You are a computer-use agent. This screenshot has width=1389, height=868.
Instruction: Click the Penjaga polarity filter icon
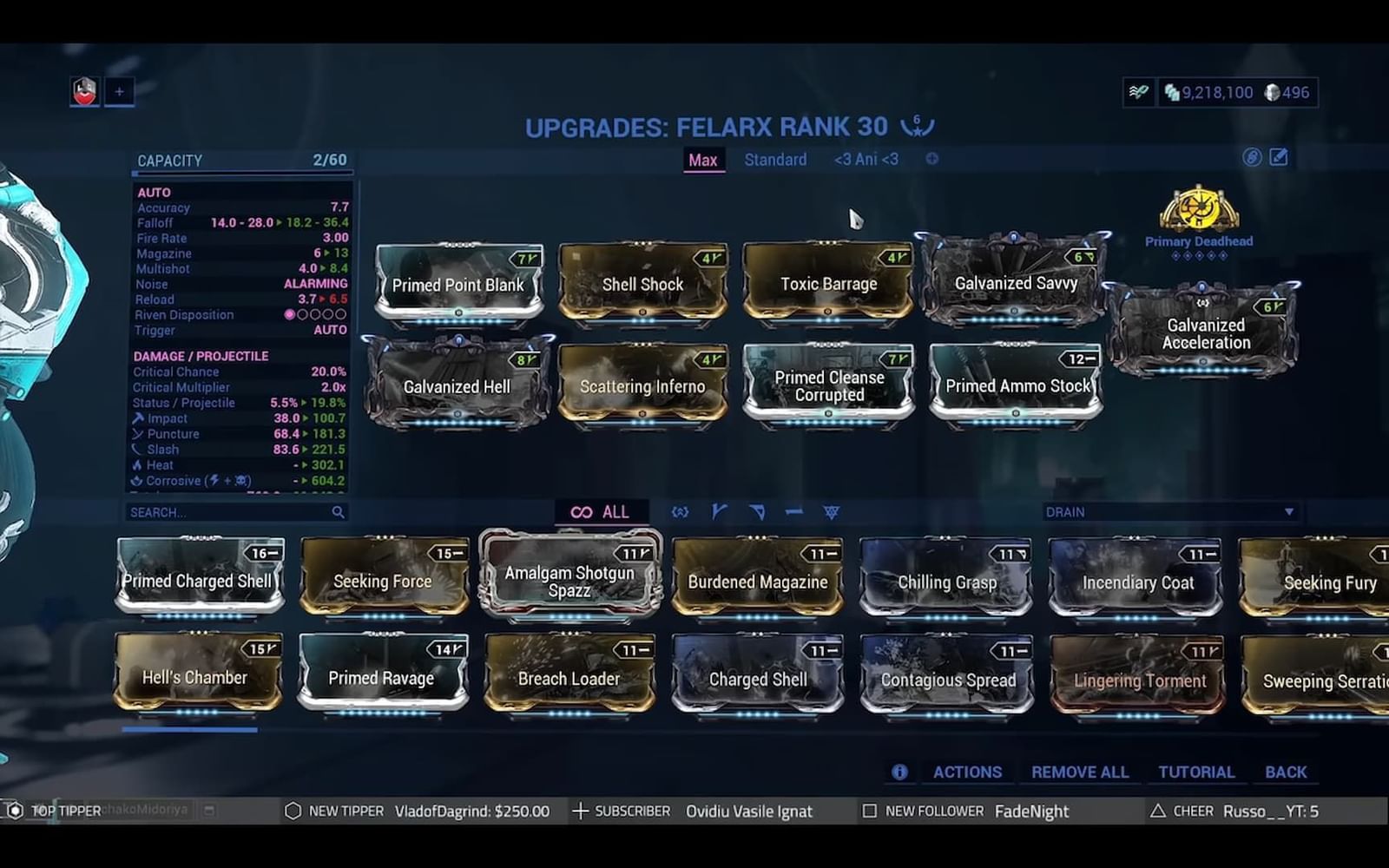pyautogui.click(x=832, y=512)
